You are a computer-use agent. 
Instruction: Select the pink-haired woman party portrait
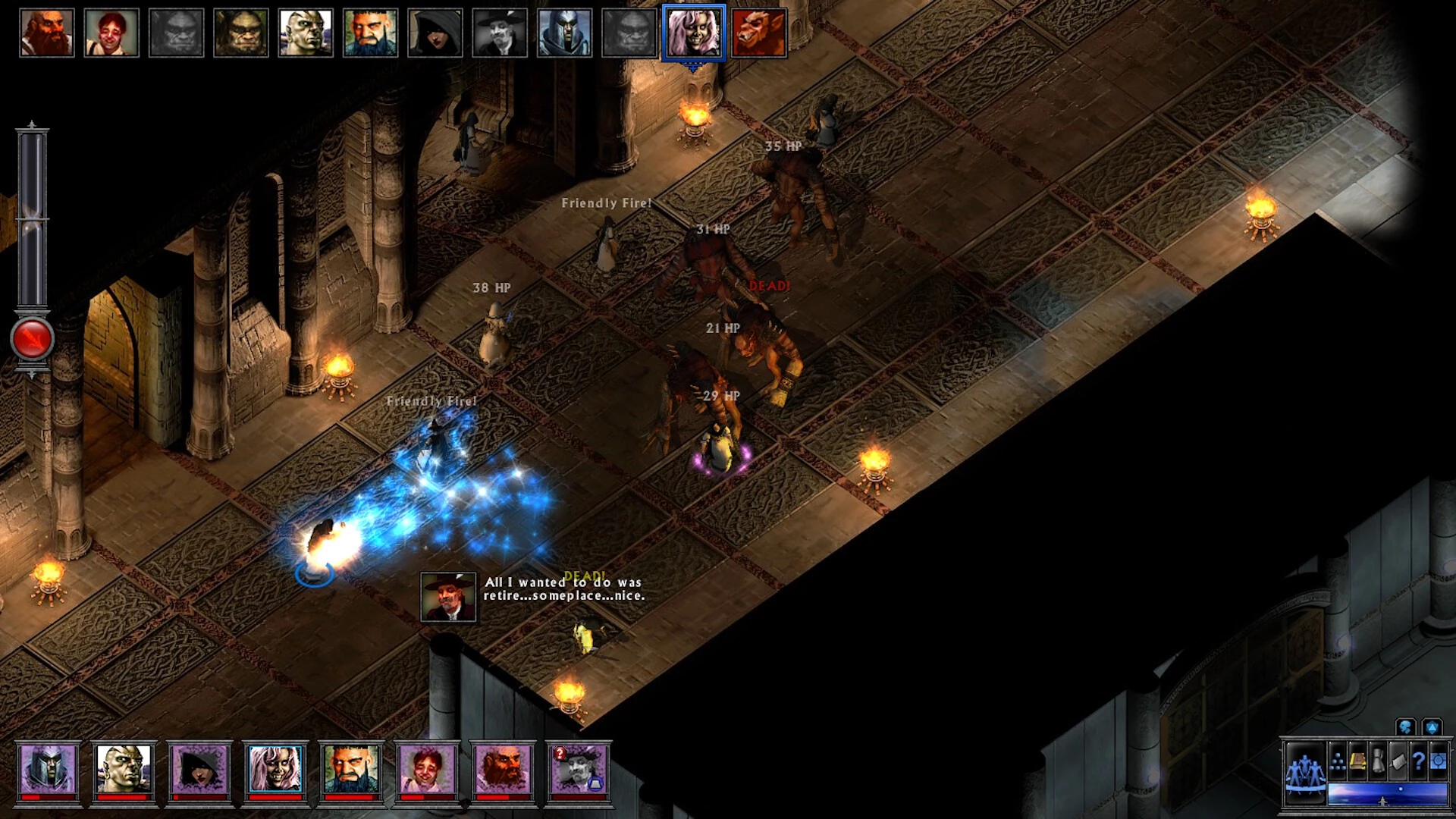tap(275, 769)
